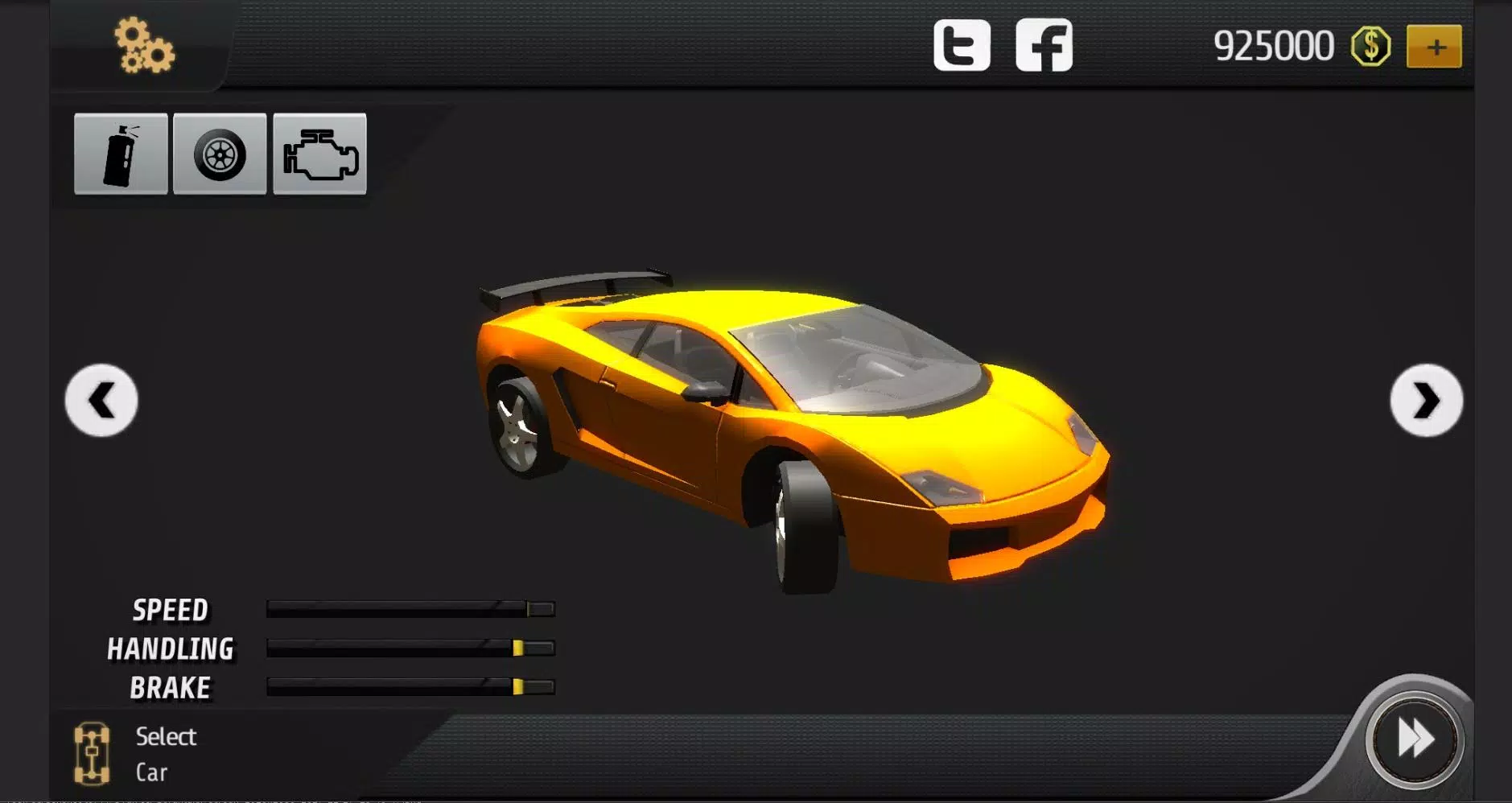Select the wheel upgrade icon

pos(219,155)
